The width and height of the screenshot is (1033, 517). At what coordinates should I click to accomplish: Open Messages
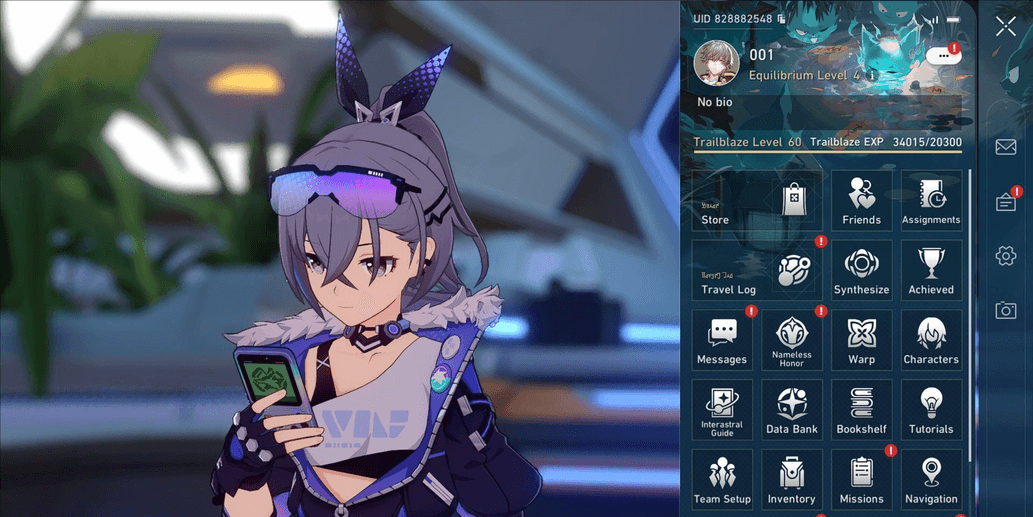(722, 341)
